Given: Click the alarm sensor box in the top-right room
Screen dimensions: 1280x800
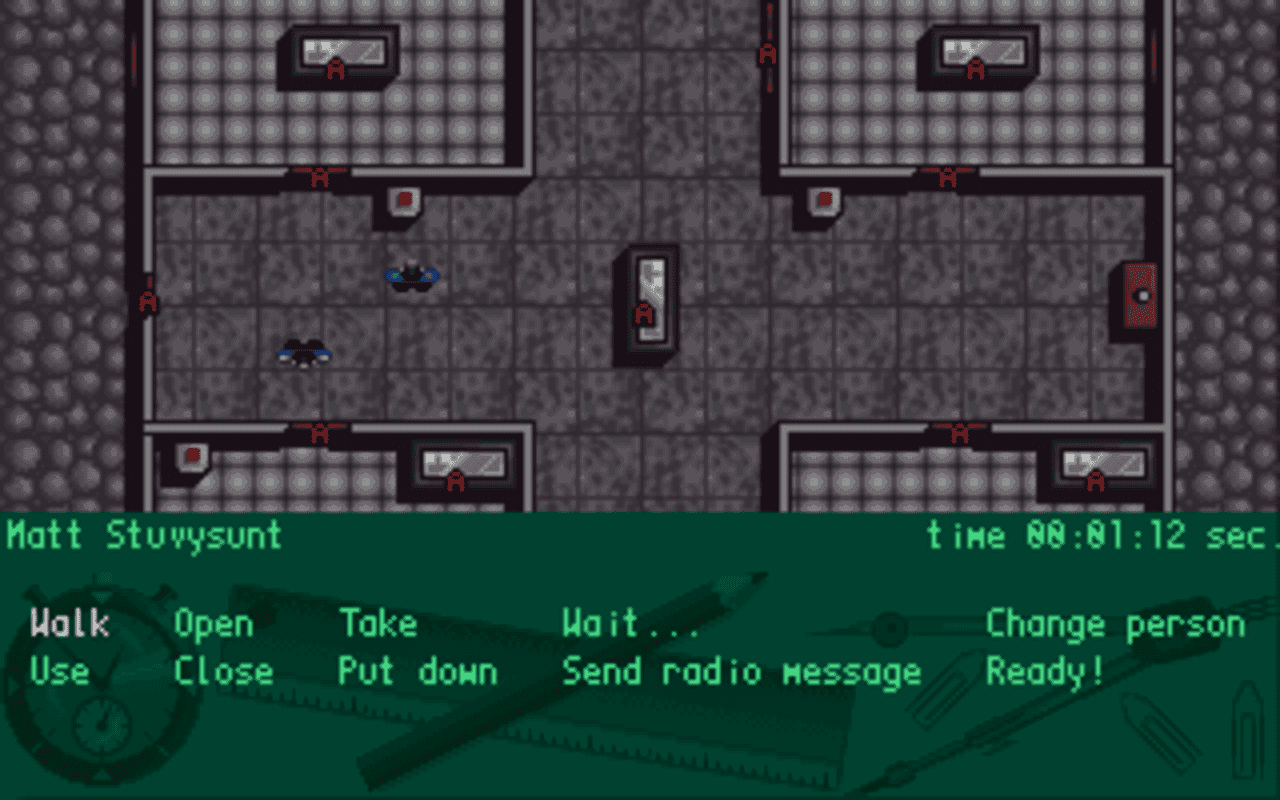Looking at the screenshot, I should (x=820, y=202).
